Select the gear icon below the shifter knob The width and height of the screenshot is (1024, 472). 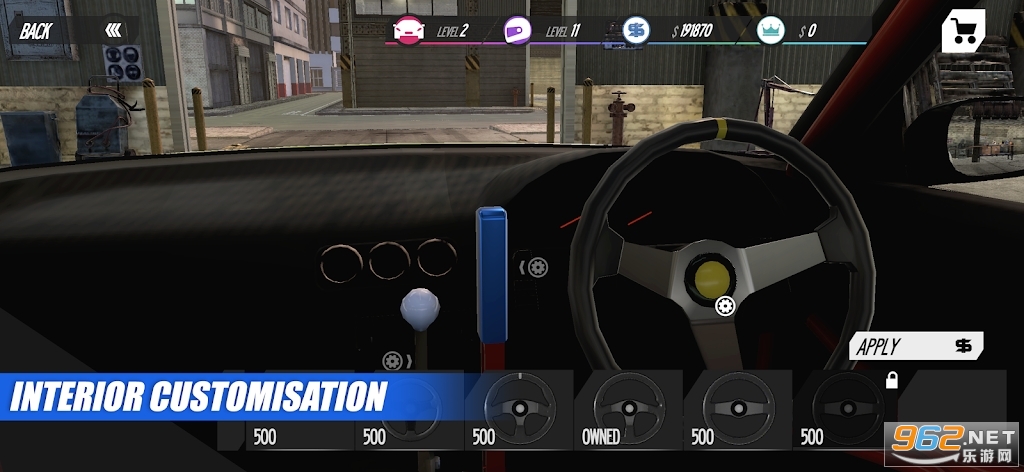(x=392, y=360)
